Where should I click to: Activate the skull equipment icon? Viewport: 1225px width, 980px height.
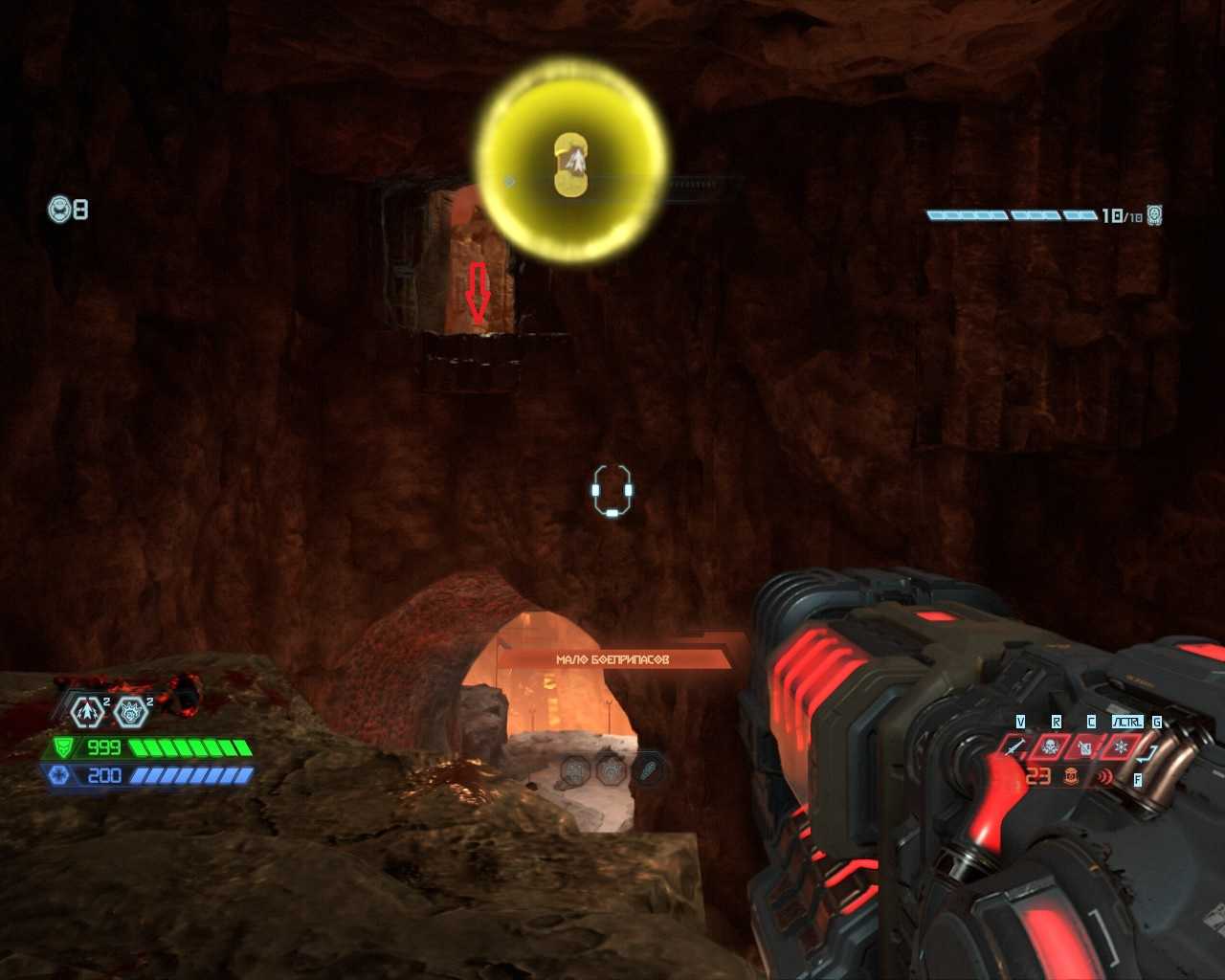click(x=1051, y=746)
